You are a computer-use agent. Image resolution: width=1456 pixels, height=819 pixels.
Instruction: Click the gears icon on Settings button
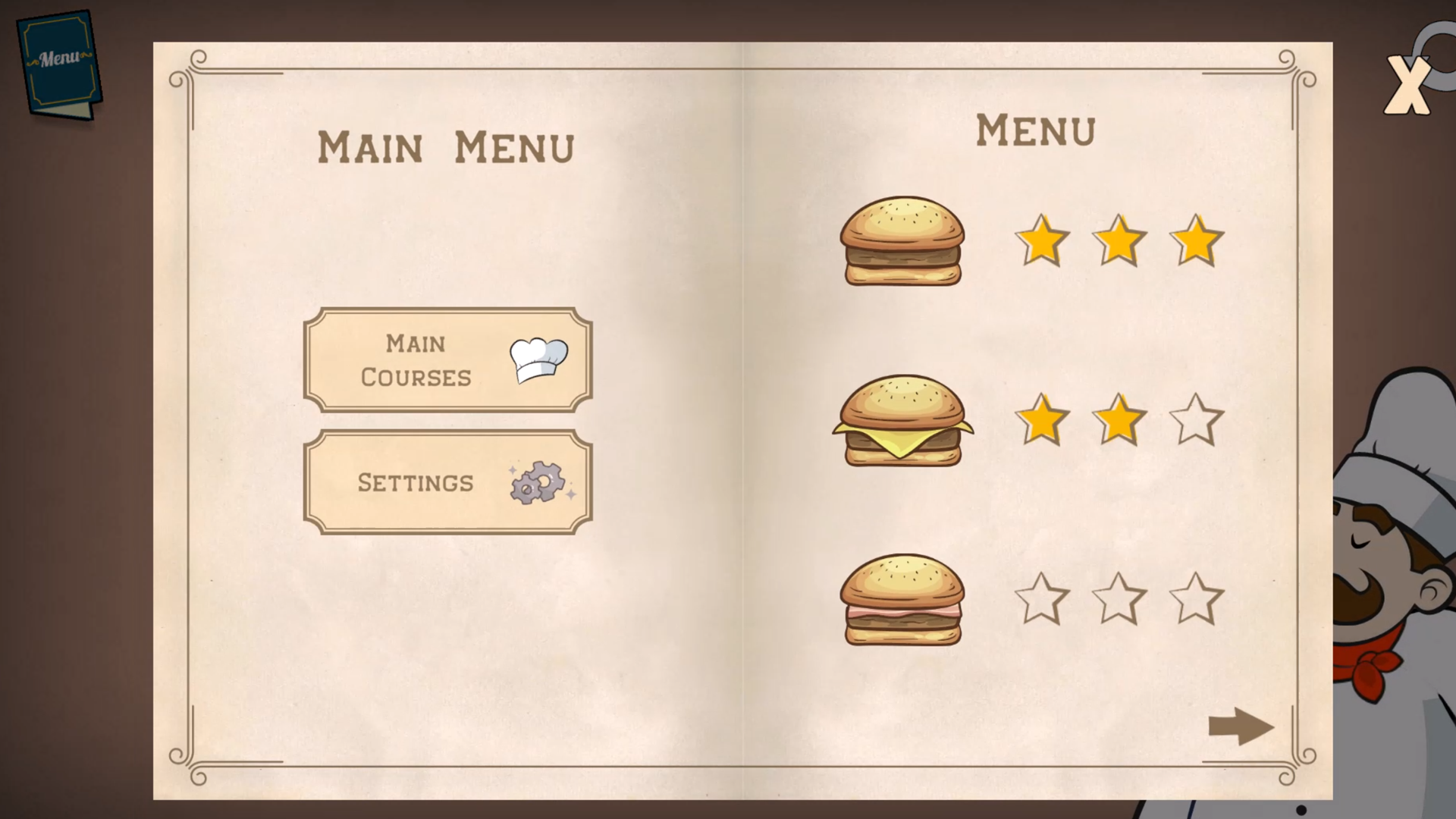tap(535, 483)
